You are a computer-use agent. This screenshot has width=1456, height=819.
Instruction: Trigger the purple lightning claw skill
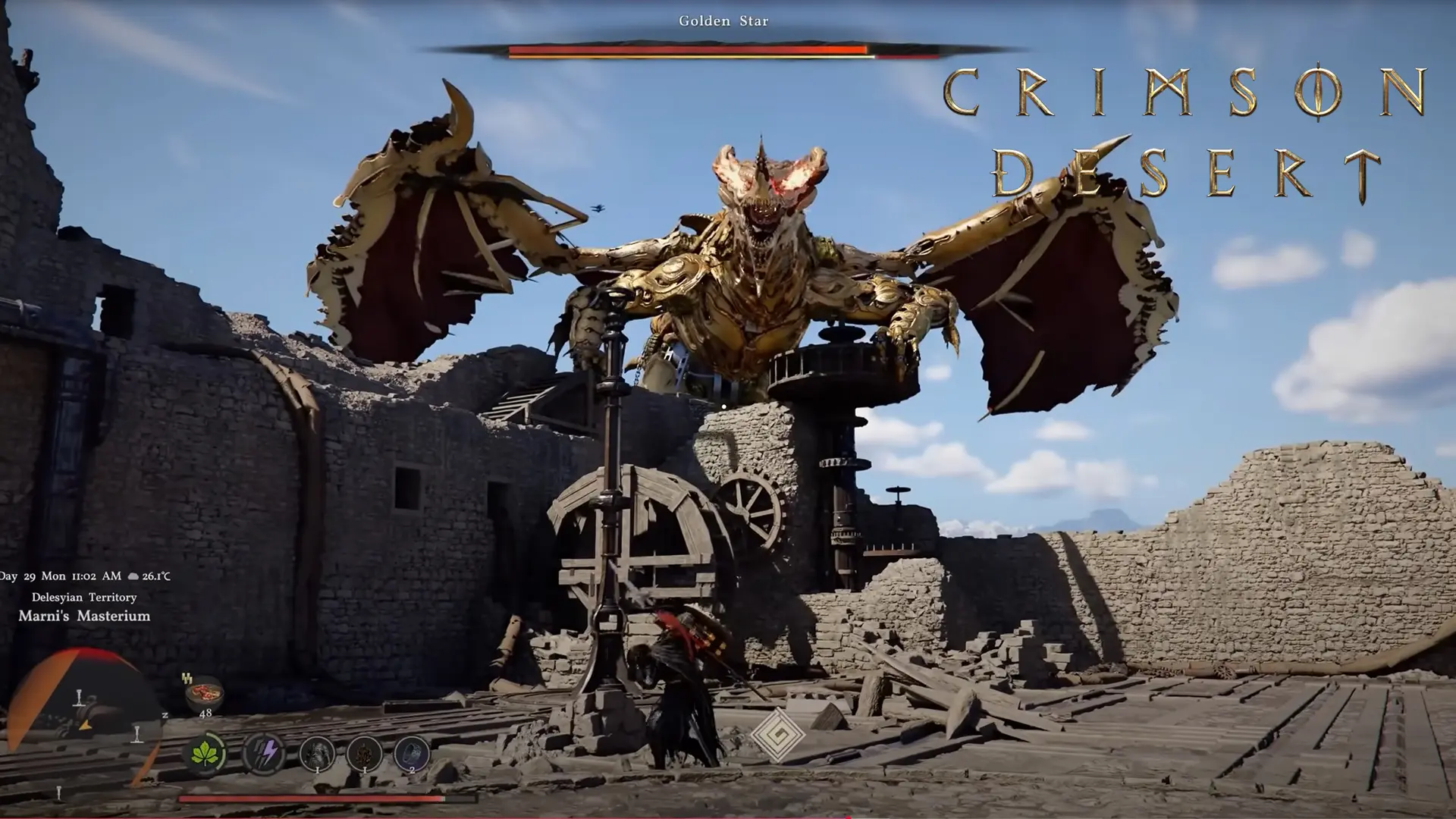point(264,754)
